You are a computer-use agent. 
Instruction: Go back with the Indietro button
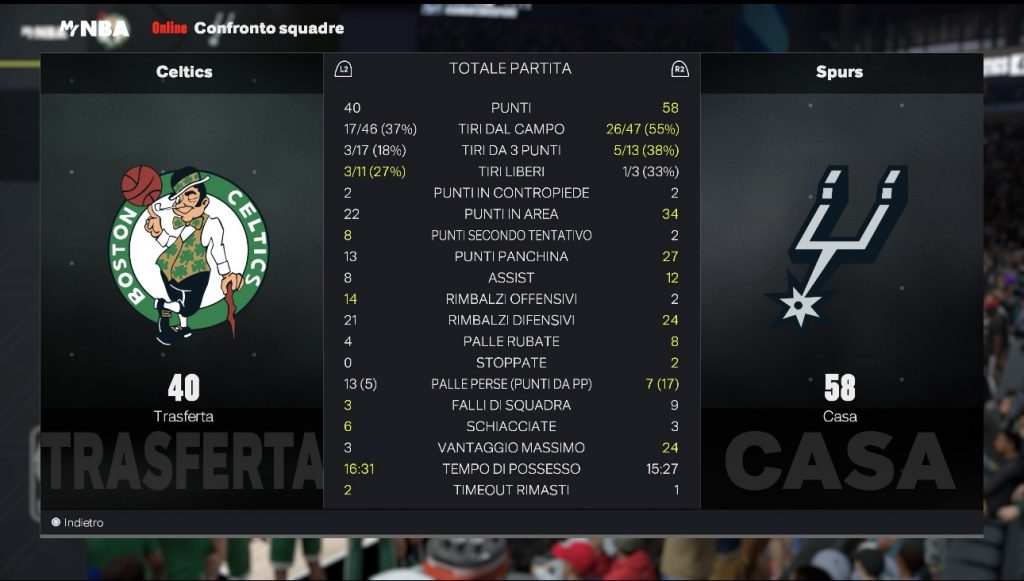pyautogui.click(x=79, y=522)
